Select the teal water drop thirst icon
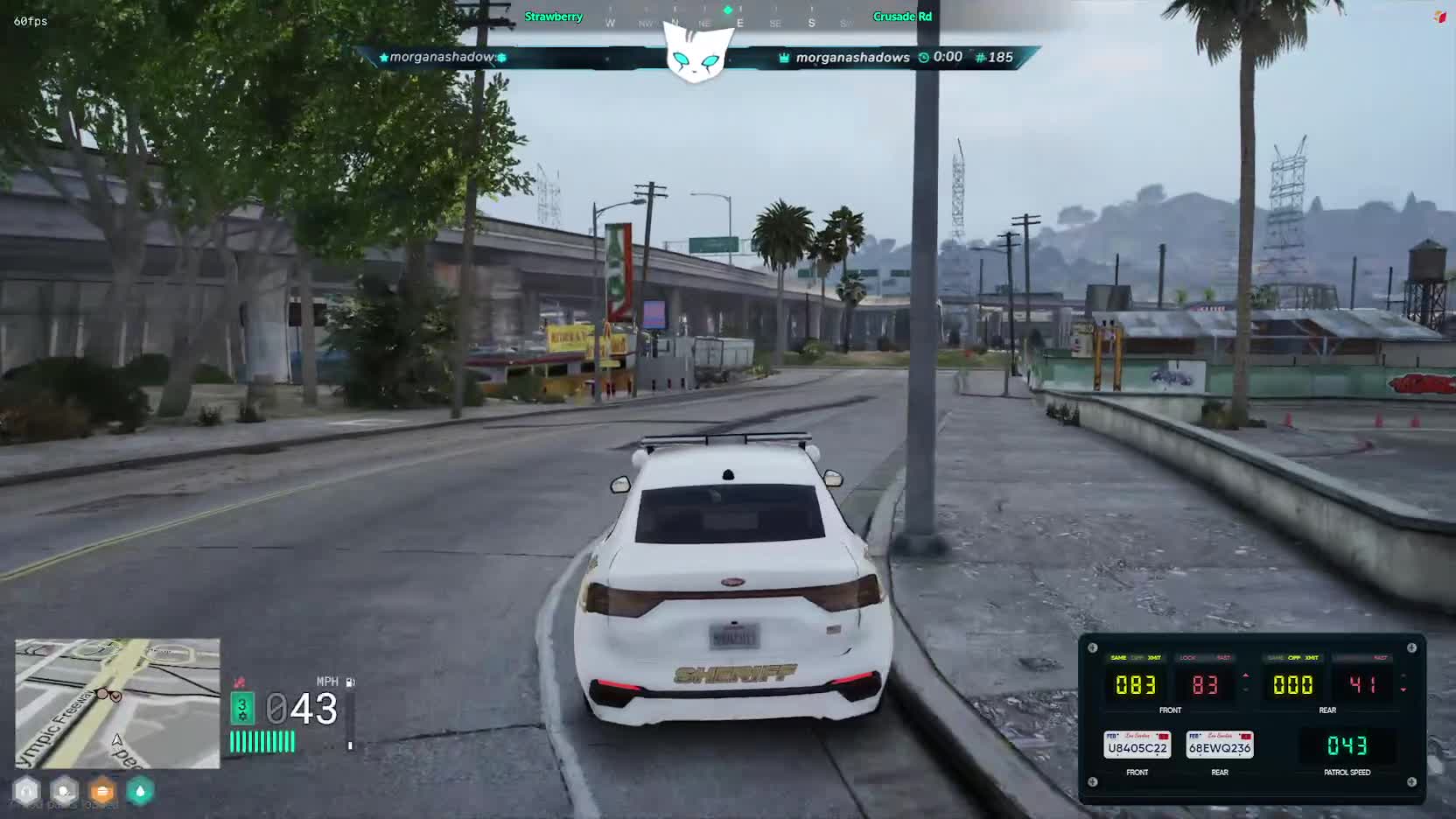This screenshot has height=819, width=1456. 140,791
